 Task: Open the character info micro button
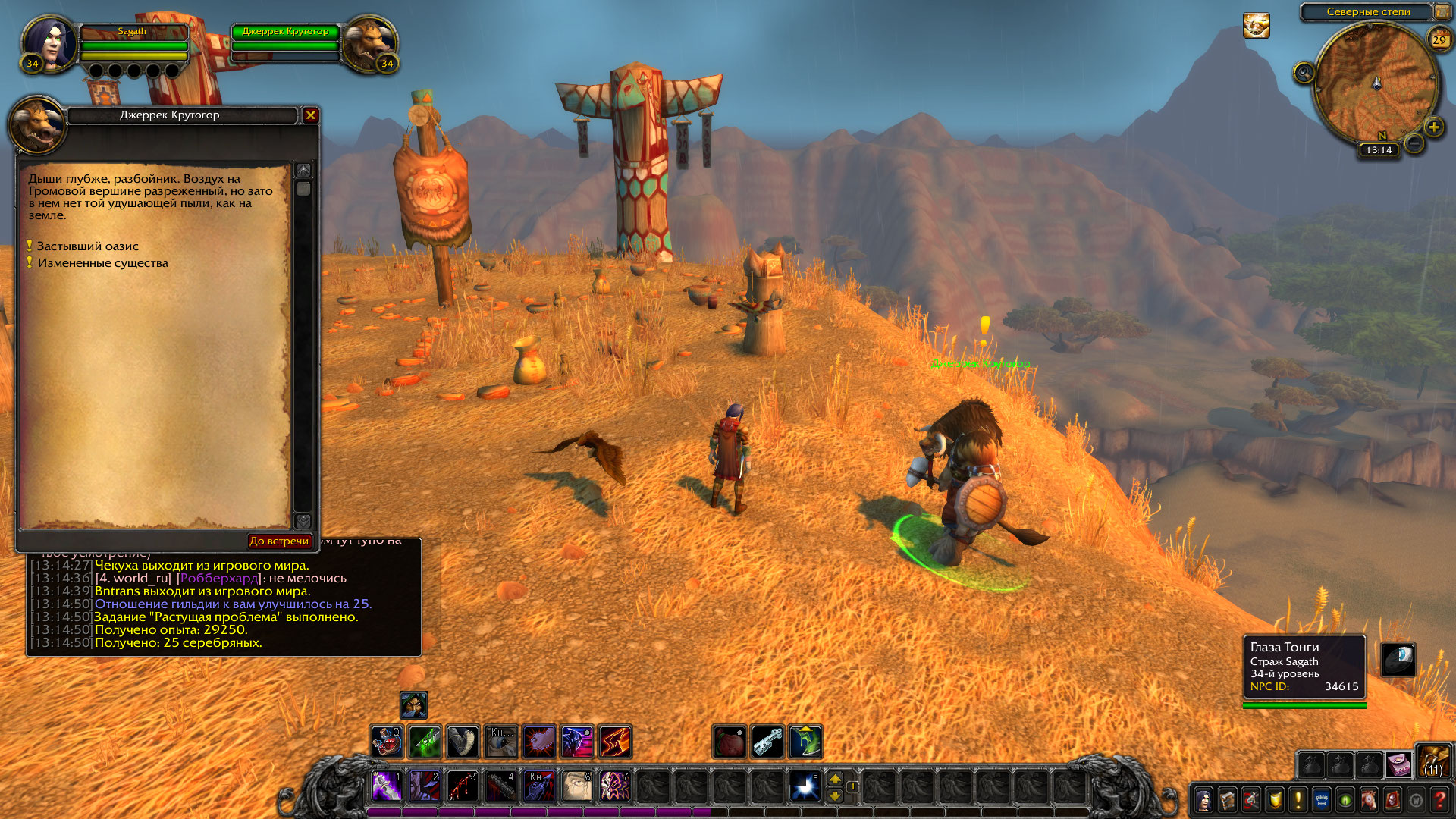coord(1203,799)
